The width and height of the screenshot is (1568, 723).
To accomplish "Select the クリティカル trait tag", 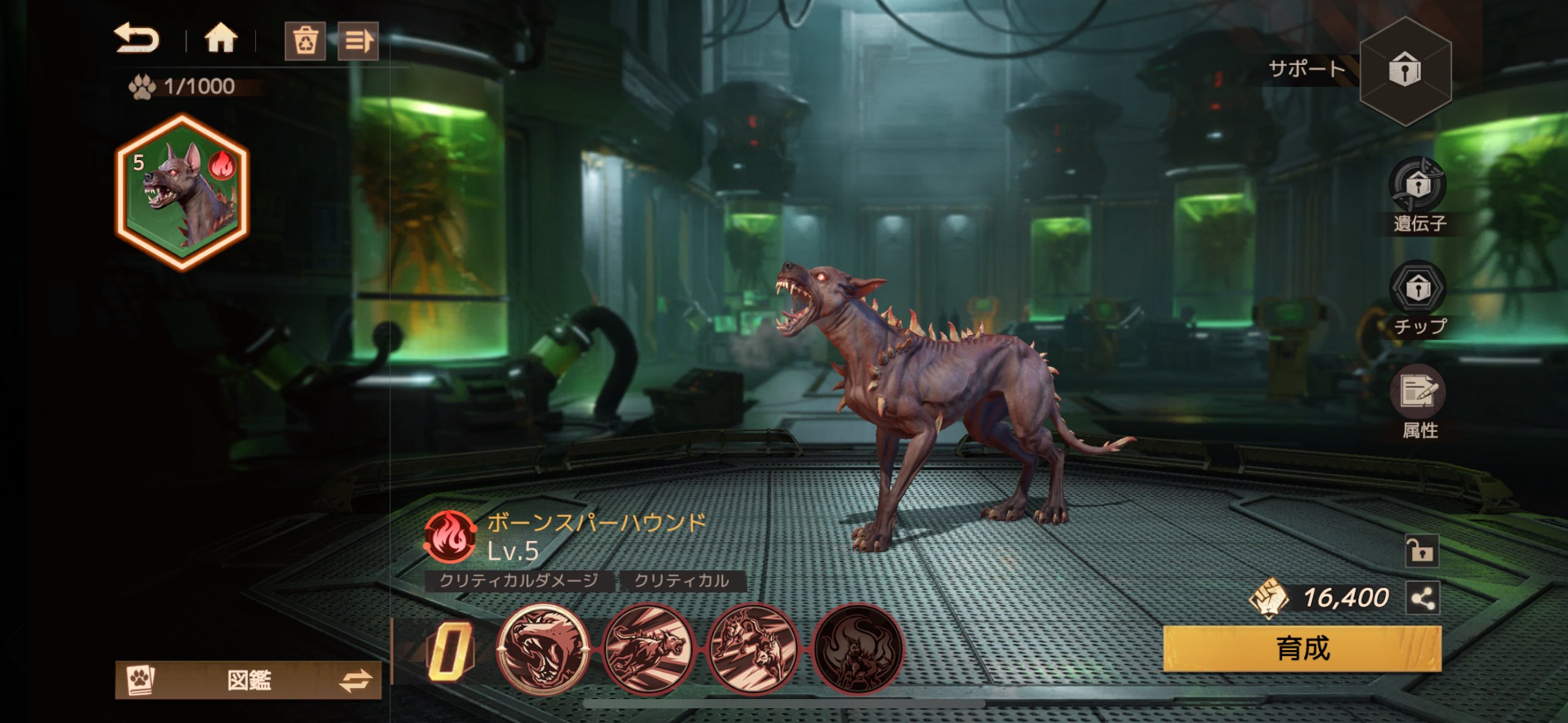I will click(682, 581).
